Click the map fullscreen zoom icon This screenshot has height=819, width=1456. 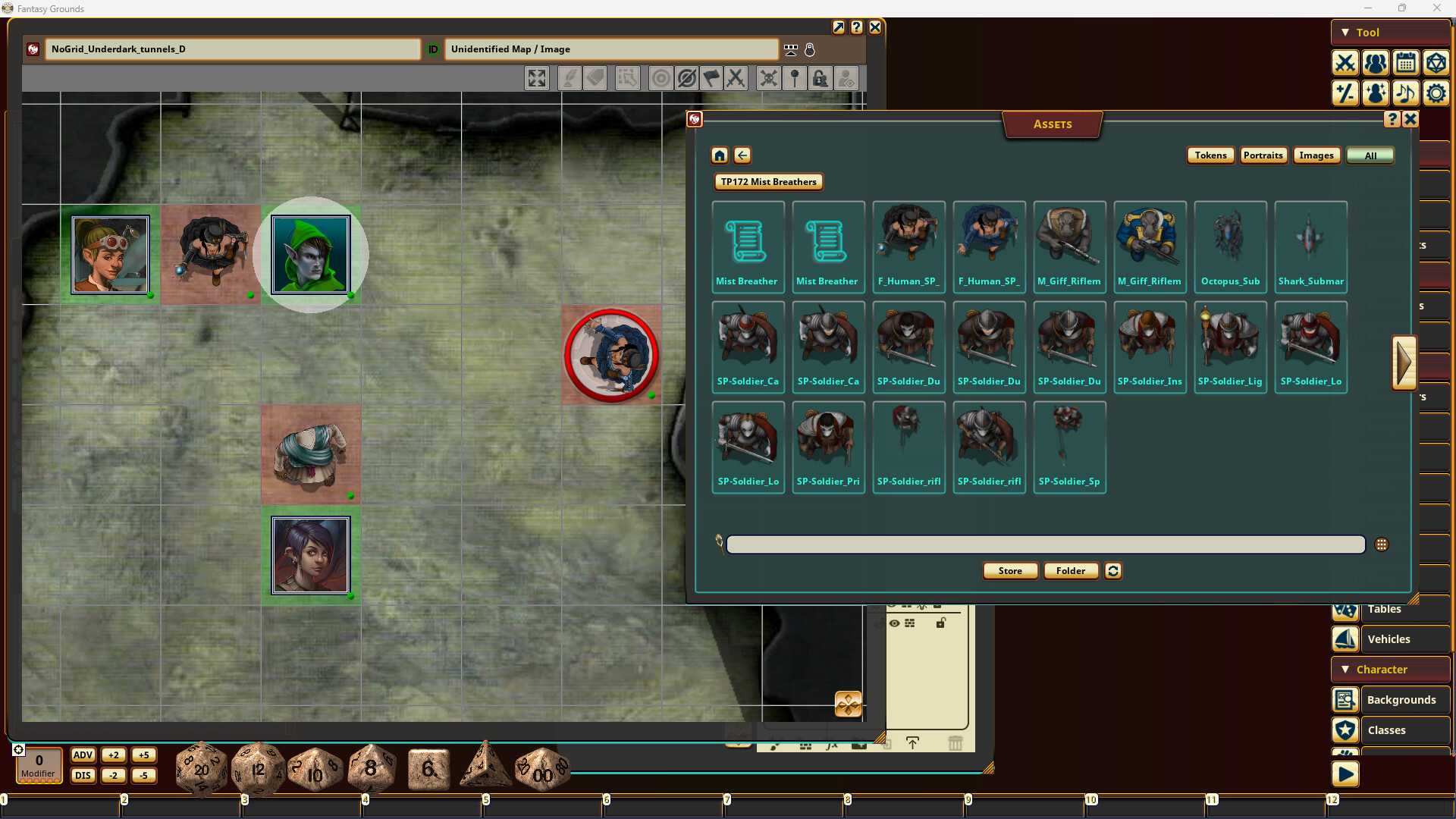pyautogui.click(x=537, y=78)
